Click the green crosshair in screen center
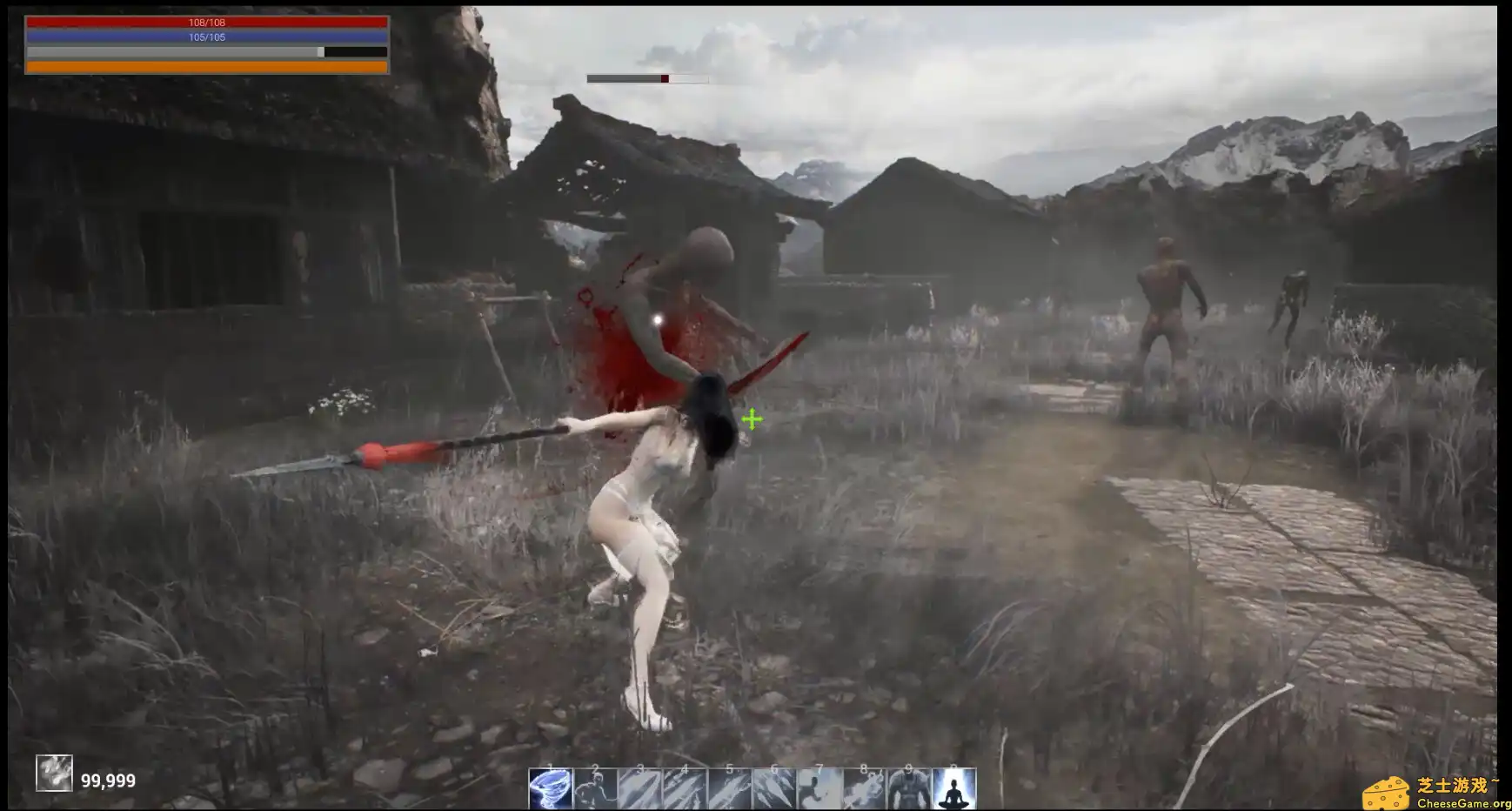The width and height of the screenshot is (1512, 811). 752,419
